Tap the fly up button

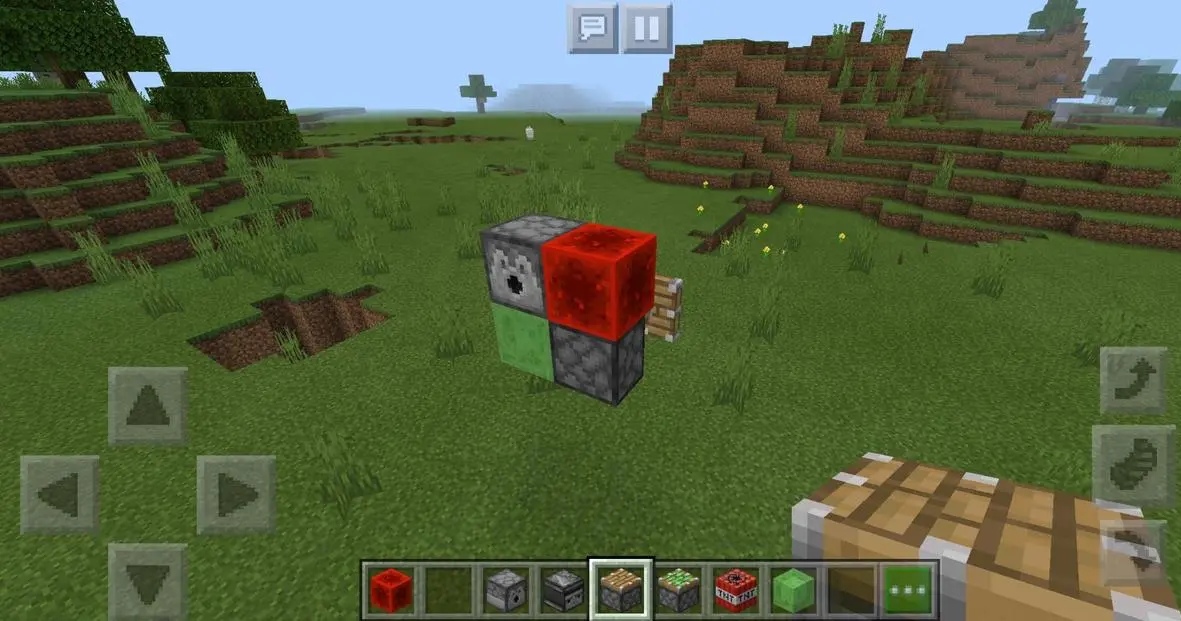click(1134, 380)
